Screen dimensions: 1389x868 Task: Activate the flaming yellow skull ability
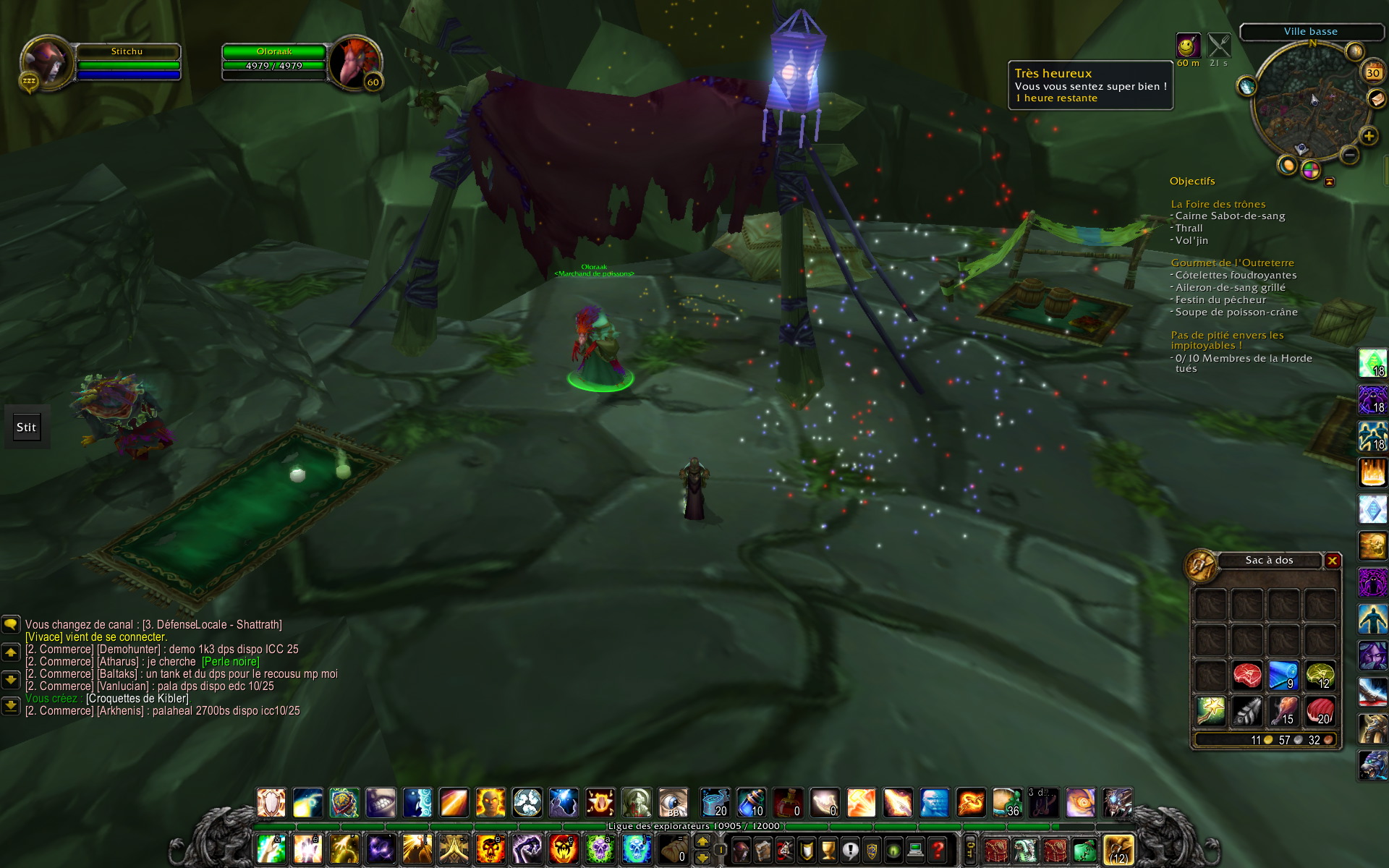point(490,849)
